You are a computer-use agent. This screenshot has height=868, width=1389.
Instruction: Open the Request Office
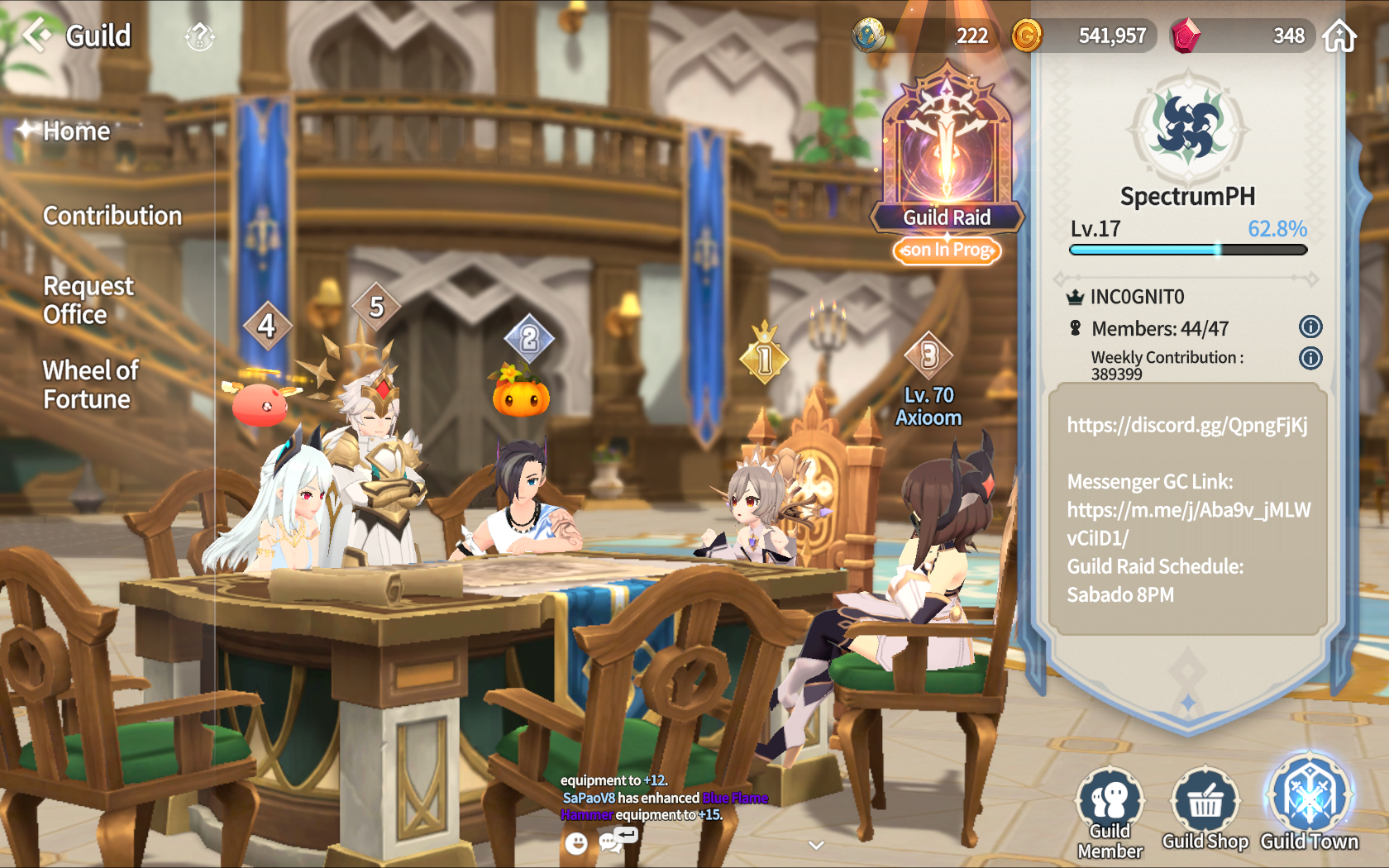[88, 300]
